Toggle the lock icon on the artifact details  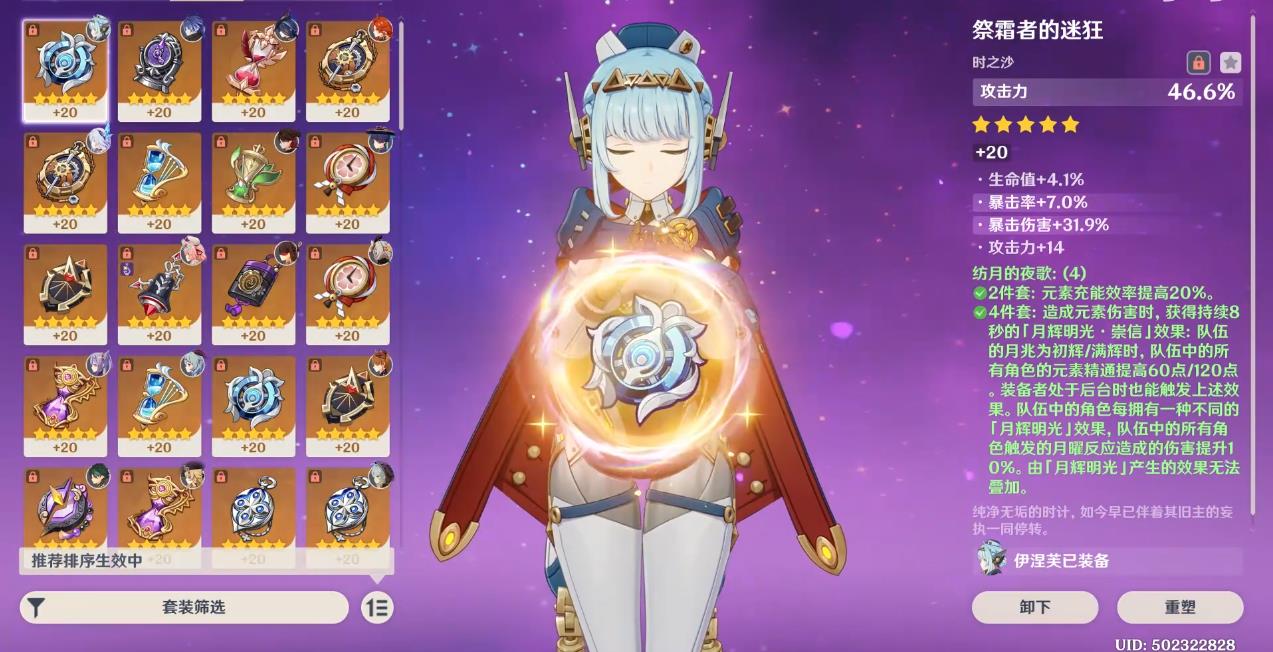pyautogui.click(x=1198, y=62)
